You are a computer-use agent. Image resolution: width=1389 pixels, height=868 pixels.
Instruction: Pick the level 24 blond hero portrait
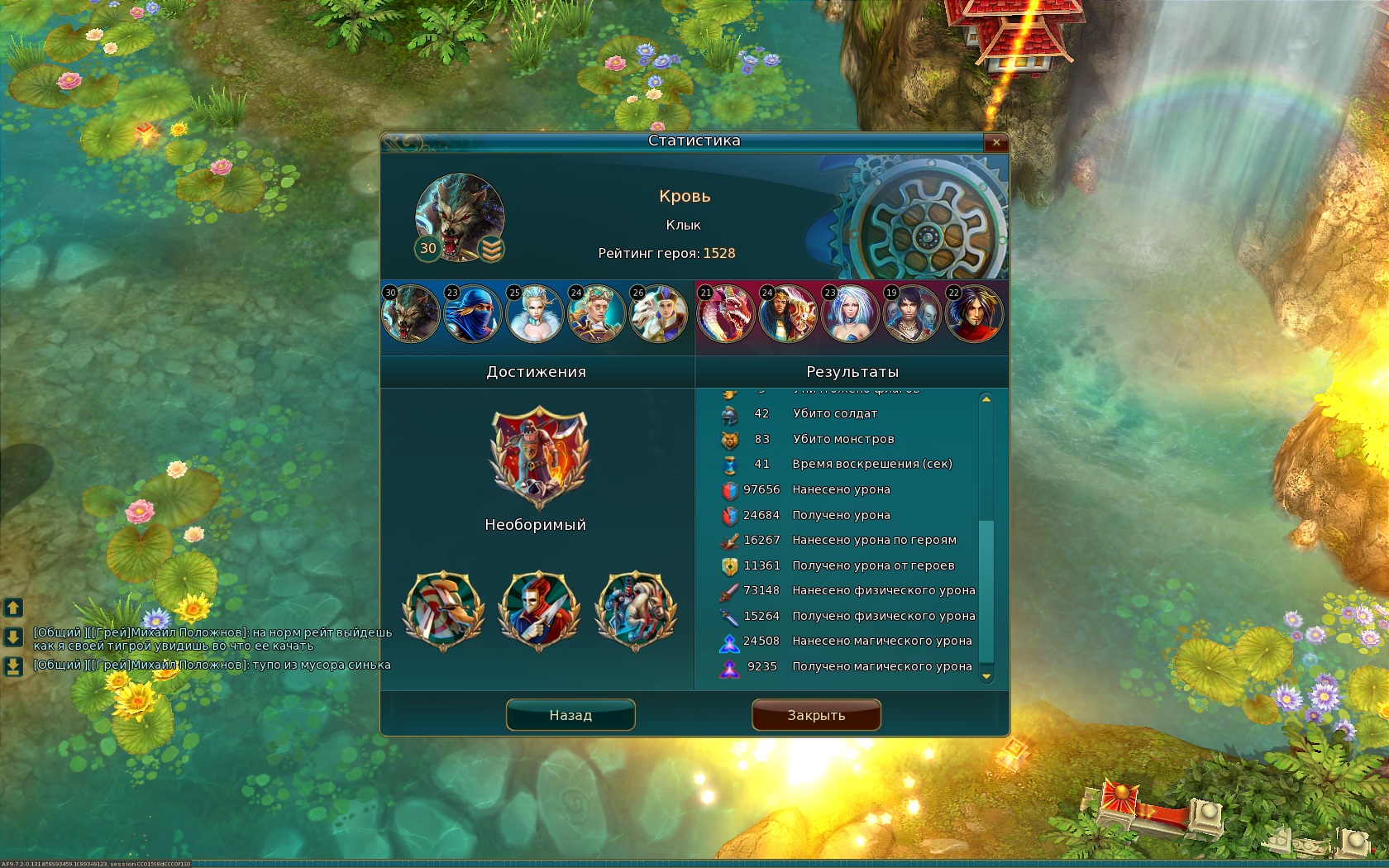tap(597, 314)
